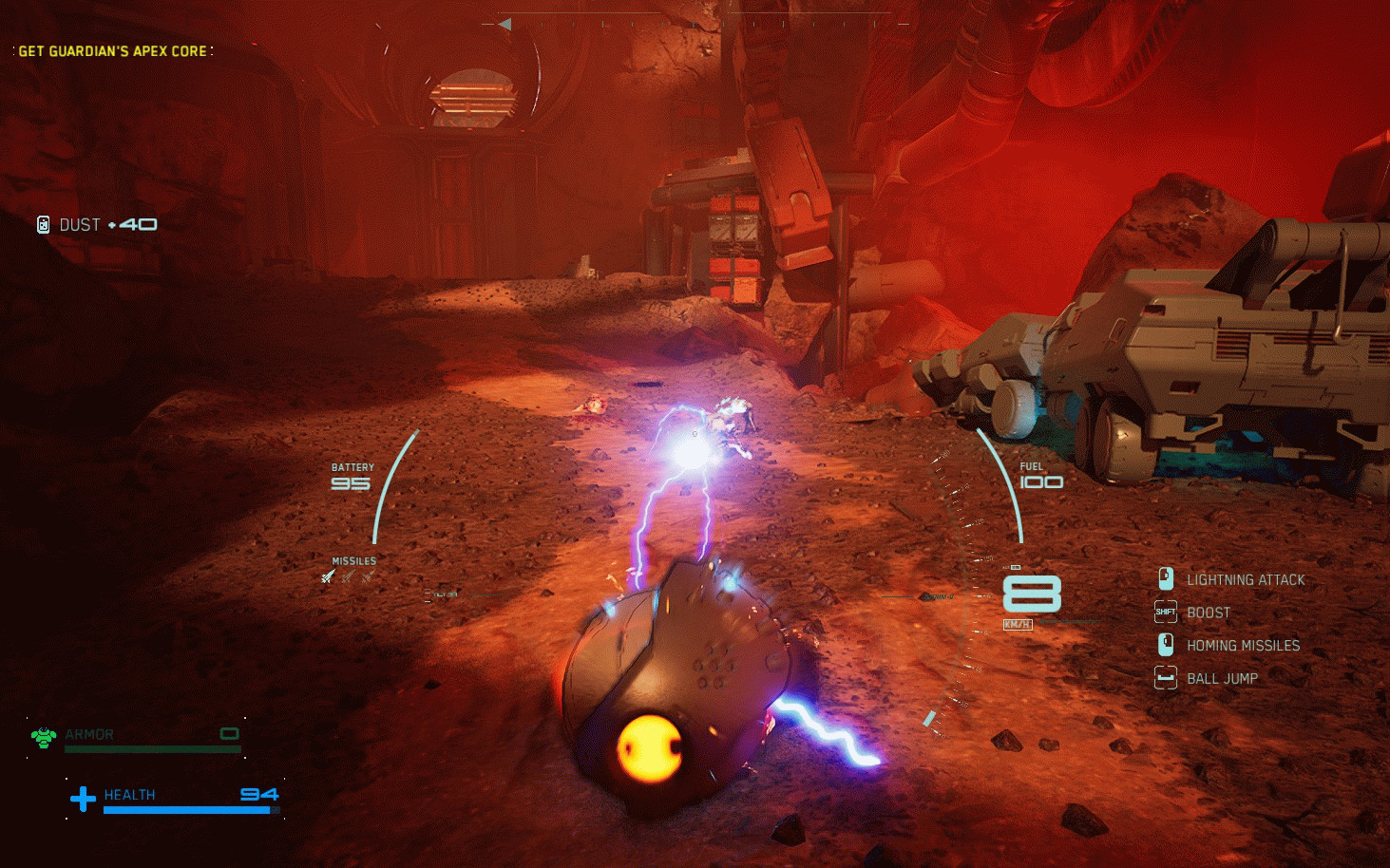The image size is (1390, 868).
Task: Choose the Boost ability label
Action: point(1208,613)
